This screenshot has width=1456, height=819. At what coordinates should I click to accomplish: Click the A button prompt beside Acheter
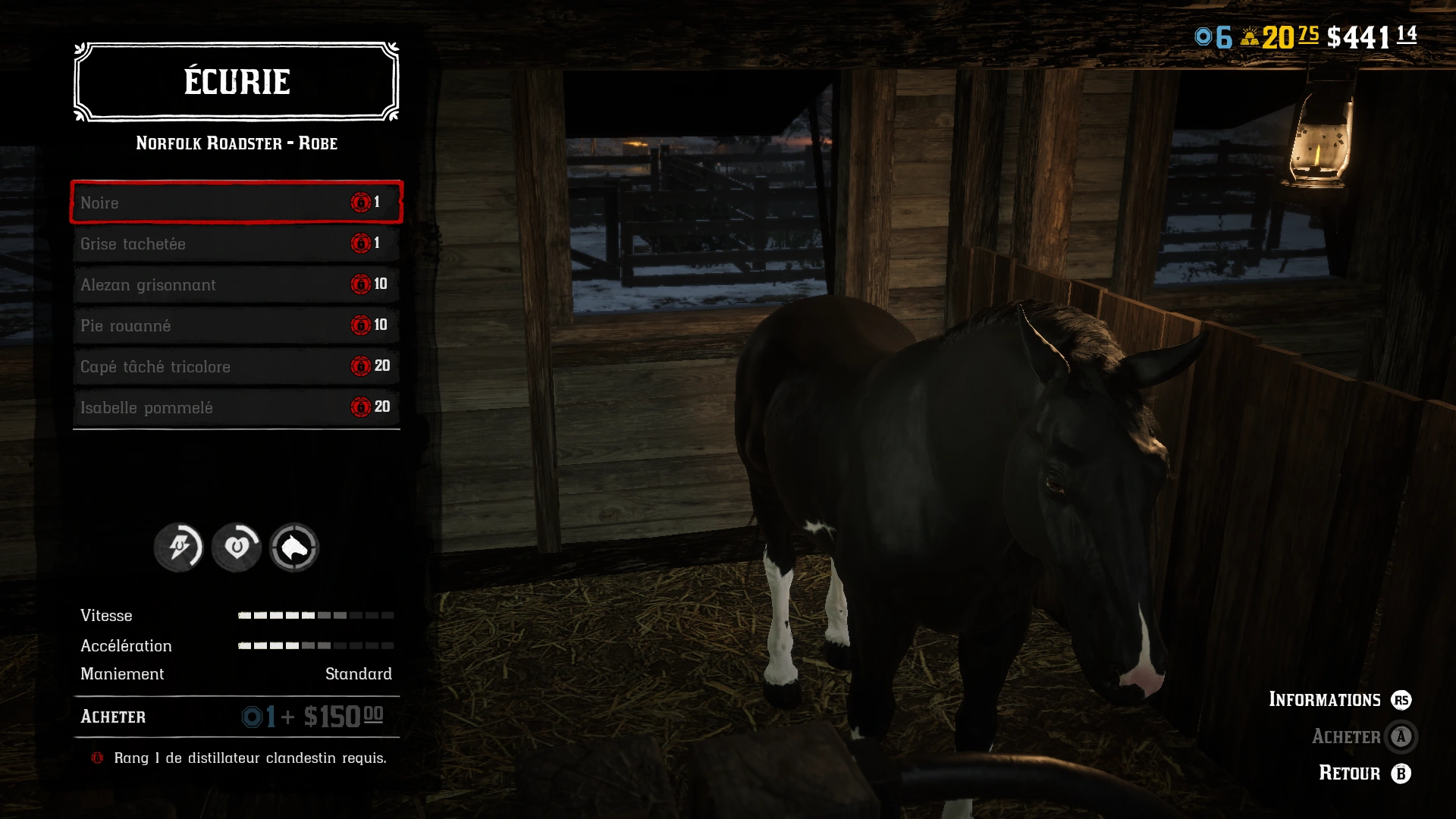pyautogui.click(x=1401, y=736)
